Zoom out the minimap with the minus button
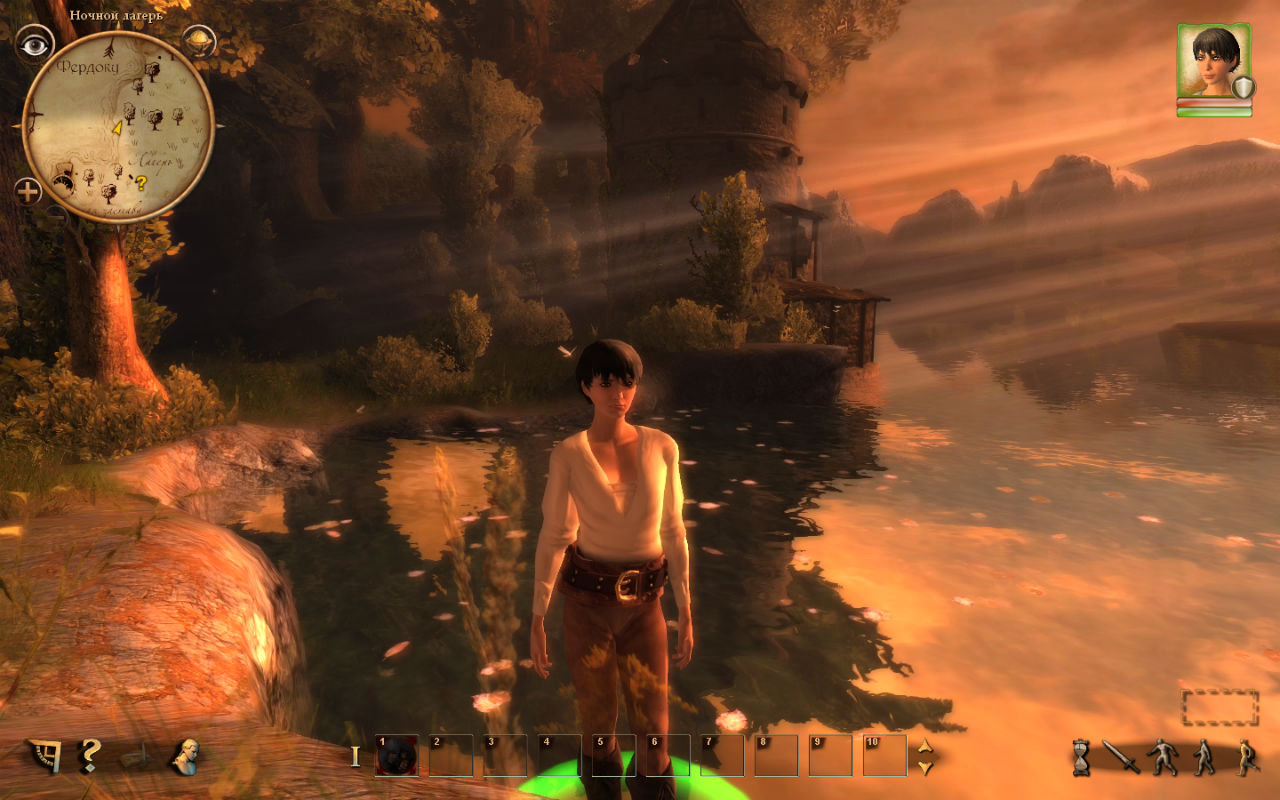This screenshot has width=1280, height=800. [x=57, y=213]
